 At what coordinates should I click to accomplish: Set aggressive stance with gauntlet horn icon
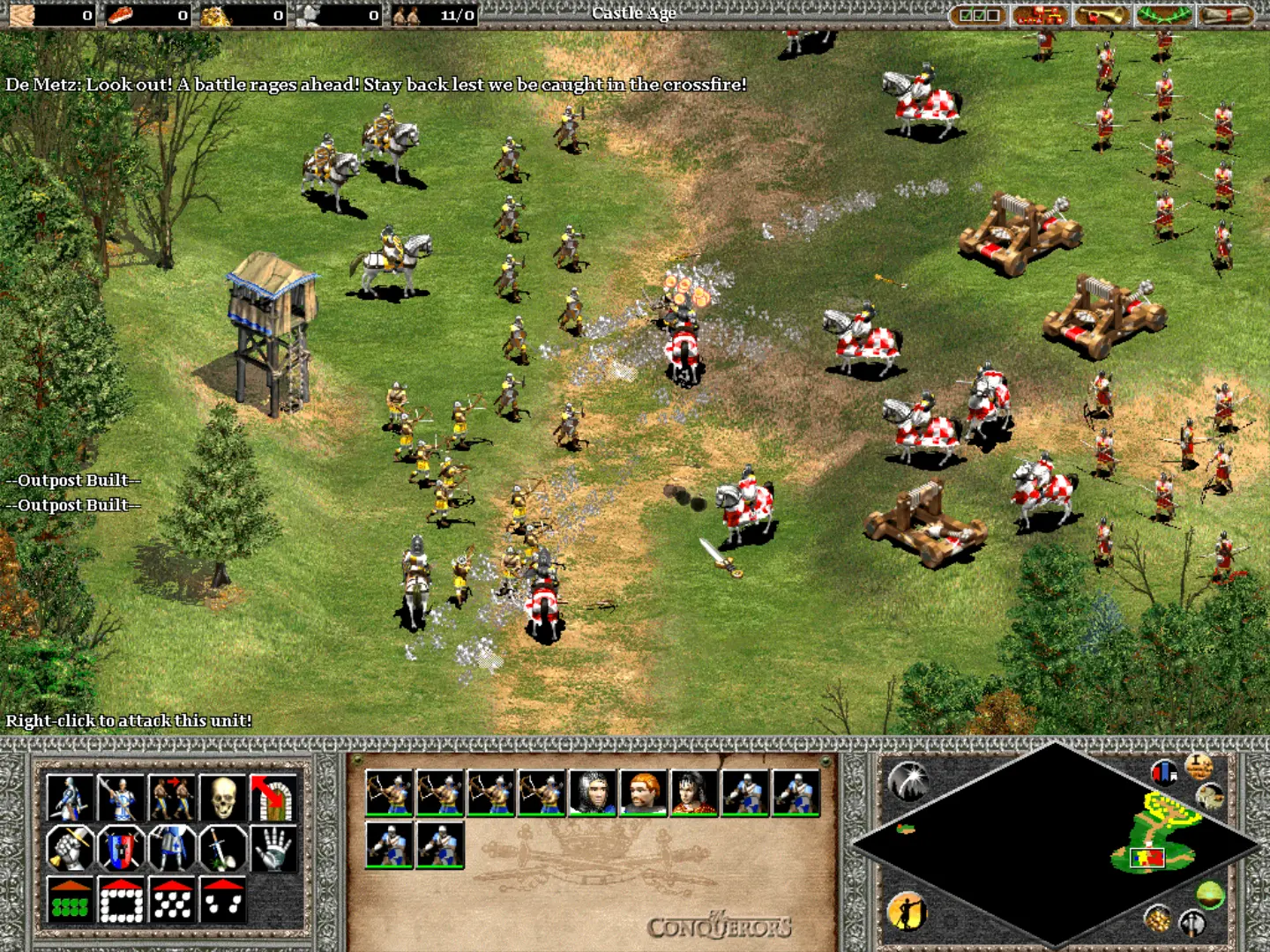click(x=70, y=848)
